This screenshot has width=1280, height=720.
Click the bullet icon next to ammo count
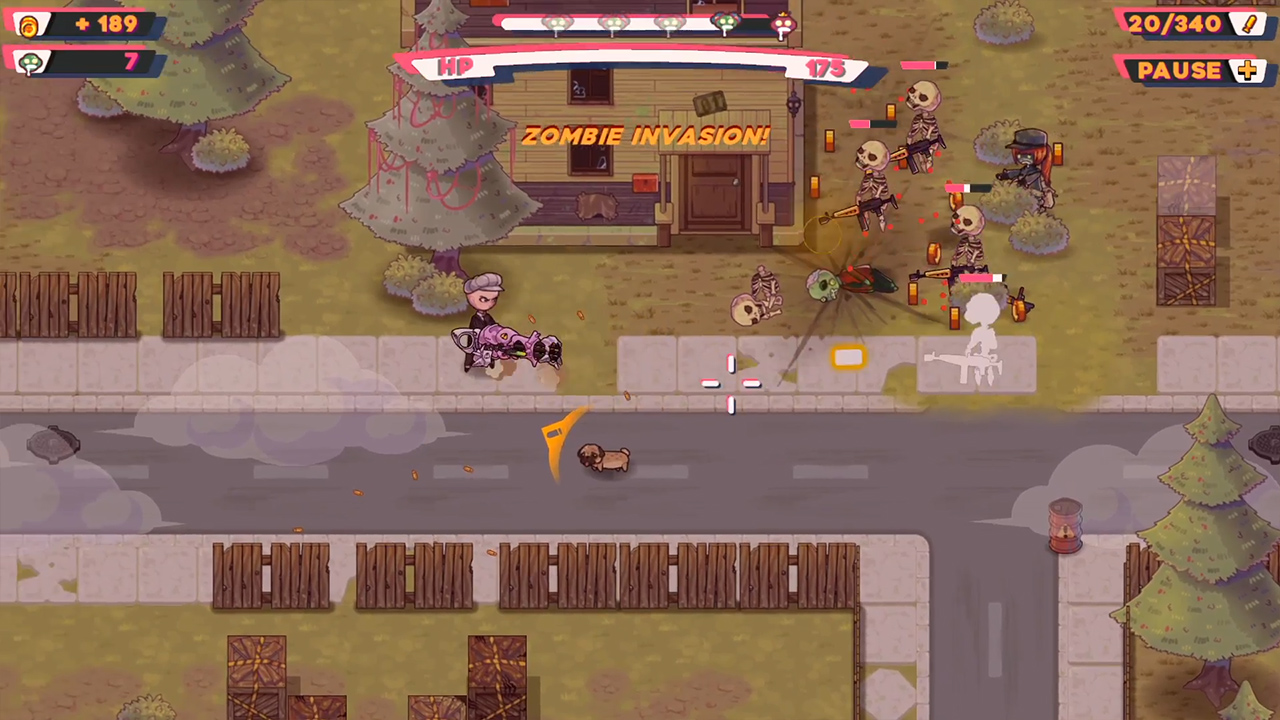coord(1249,24)
